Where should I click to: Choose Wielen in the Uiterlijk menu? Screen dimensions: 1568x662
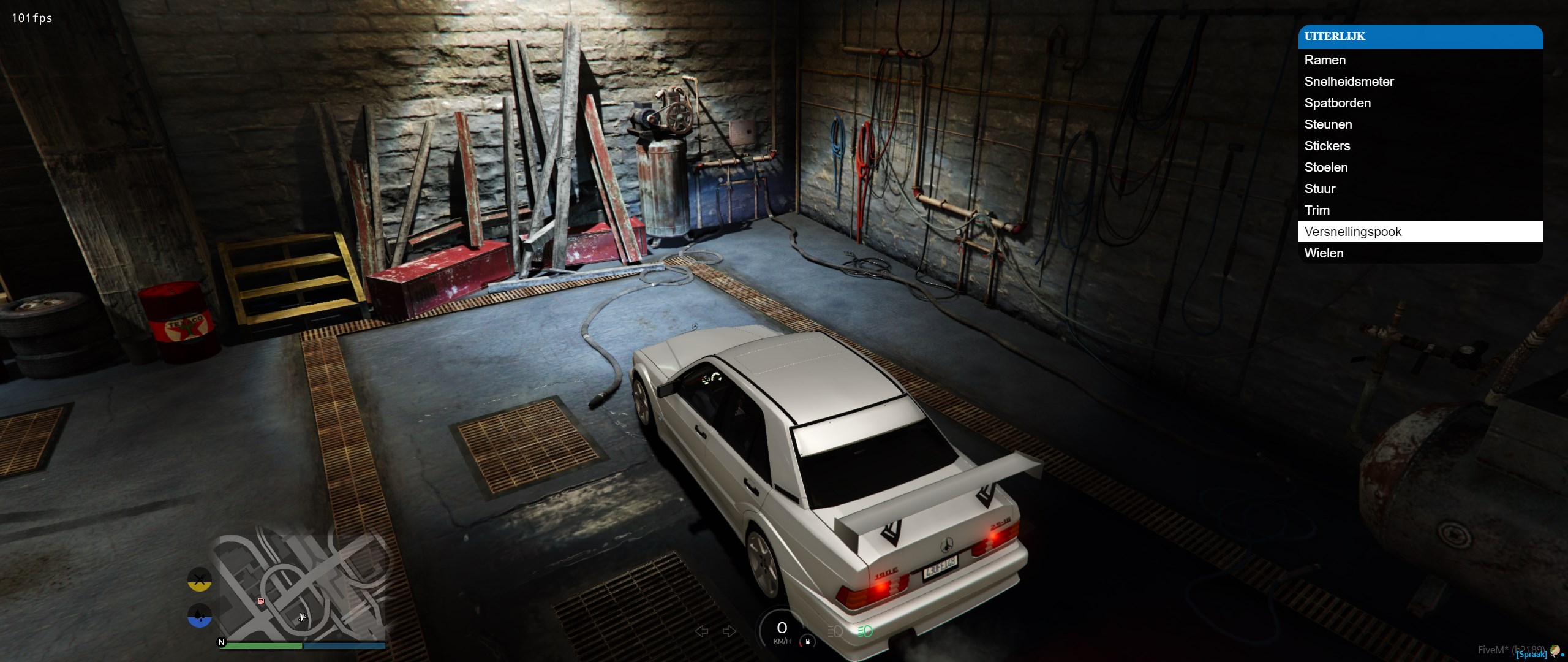pos(1324,253)
